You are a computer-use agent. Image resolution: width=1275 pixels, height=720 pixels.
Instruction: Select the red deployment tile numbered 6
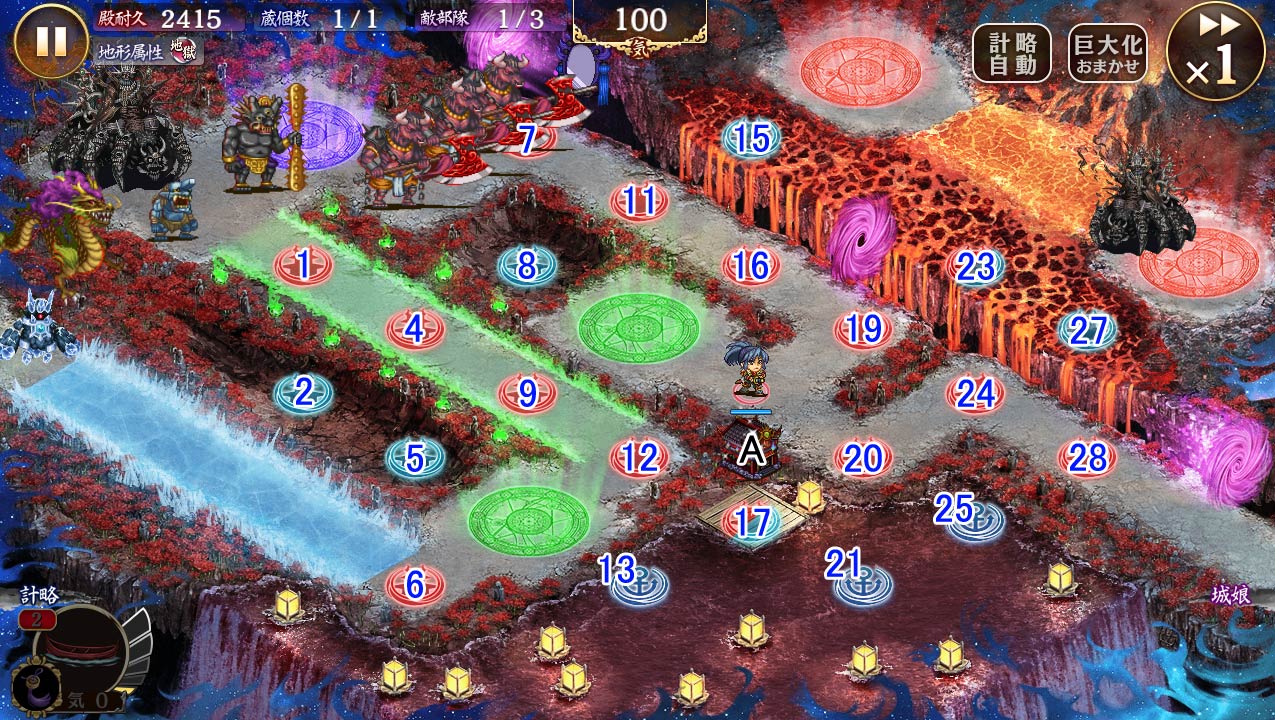415,584
